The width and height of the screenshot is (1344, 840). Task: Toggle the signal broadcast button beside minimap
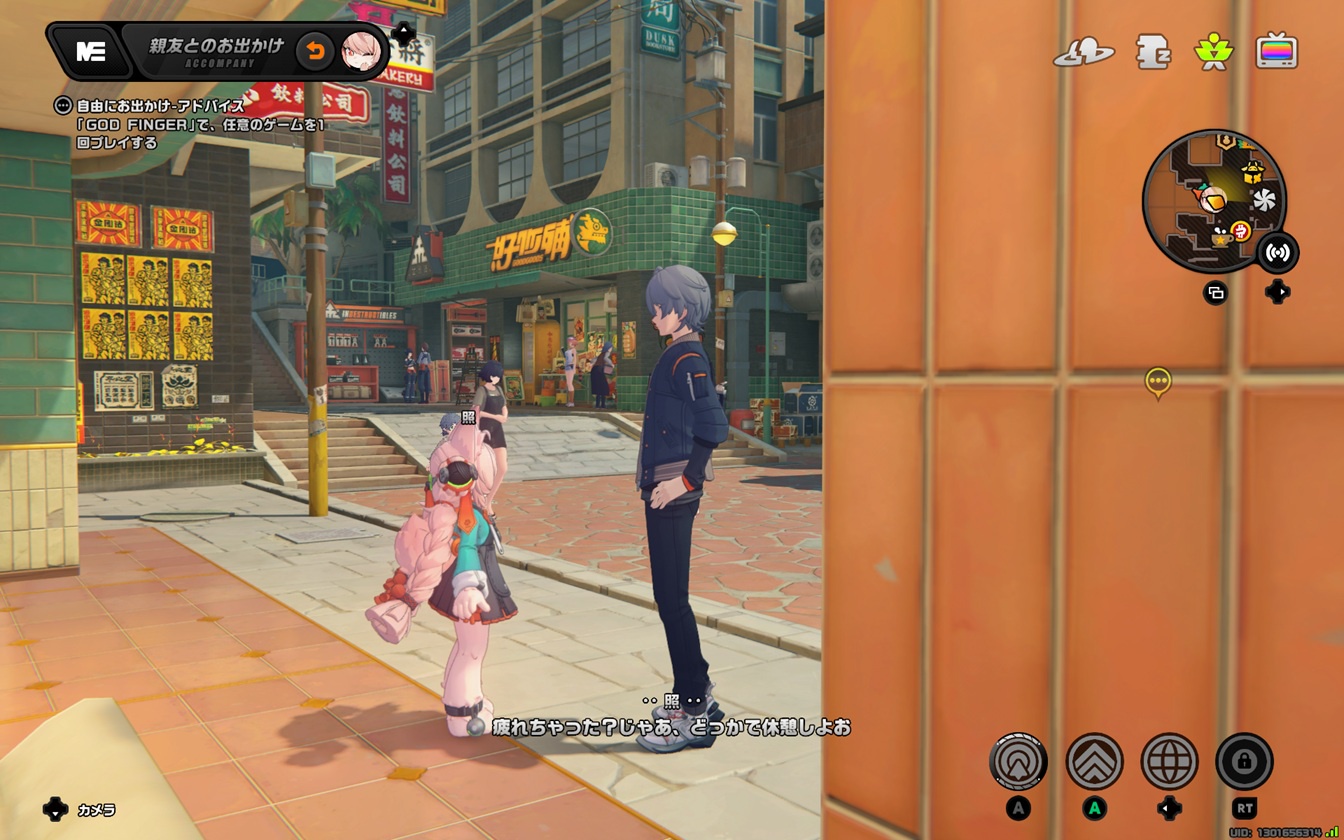coord(1277,252)
